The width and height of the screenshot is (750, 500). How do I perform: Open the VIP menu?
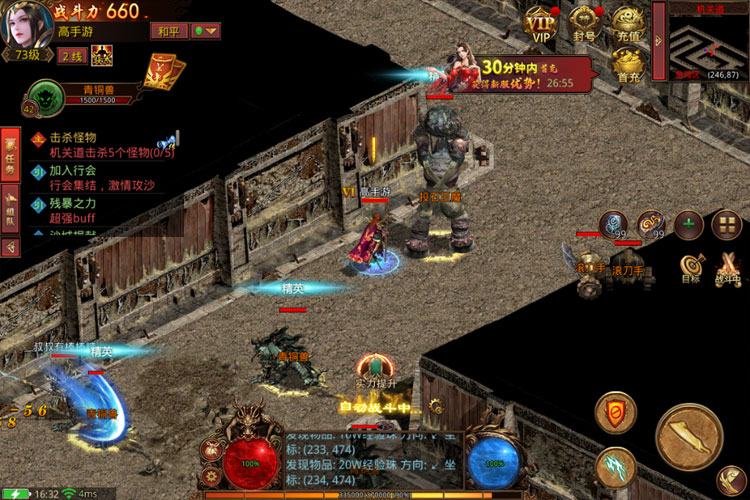tap(541, 22)
